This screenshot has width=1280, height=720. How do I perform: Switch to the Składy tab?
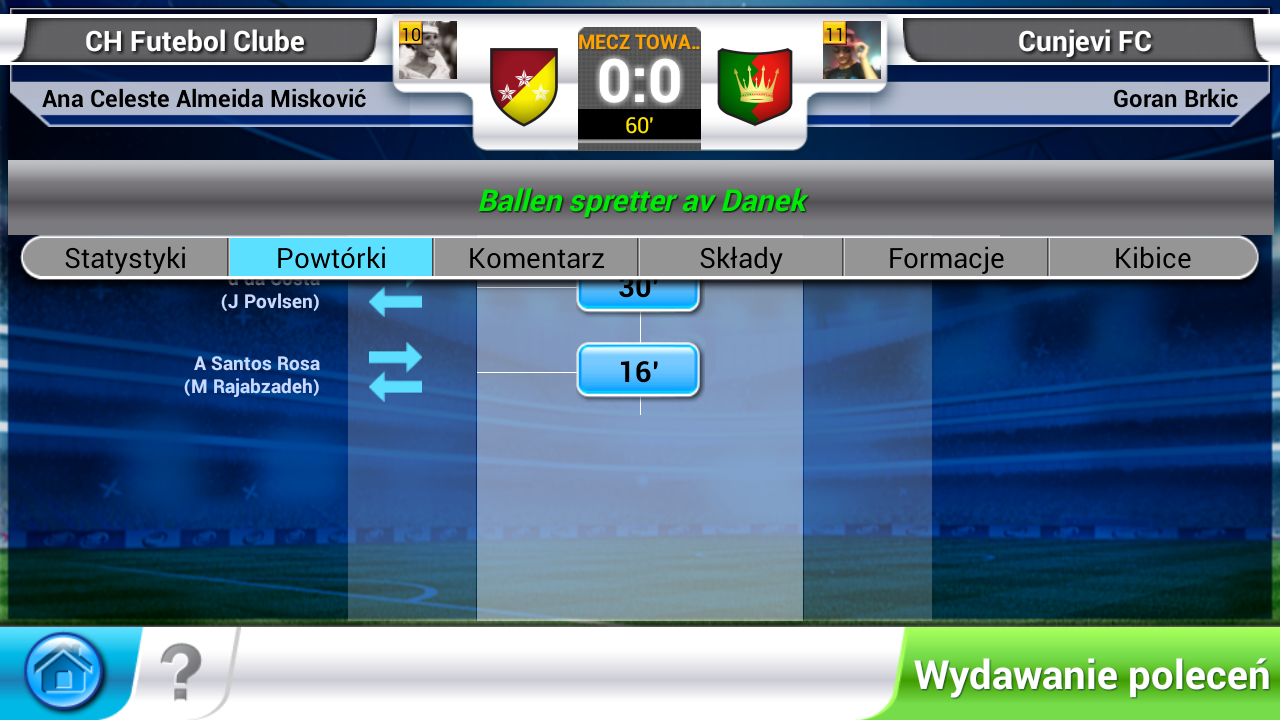(x=740, y=257)
